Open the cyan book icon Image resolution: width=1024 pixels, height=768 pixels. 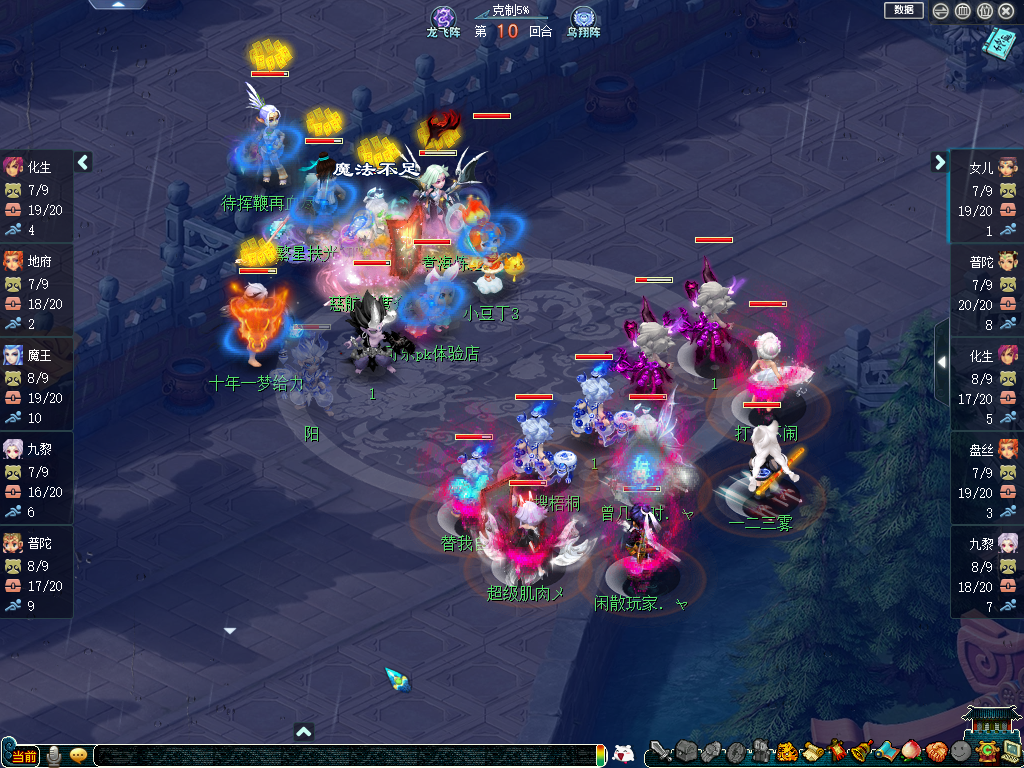(x=999, y=41)
